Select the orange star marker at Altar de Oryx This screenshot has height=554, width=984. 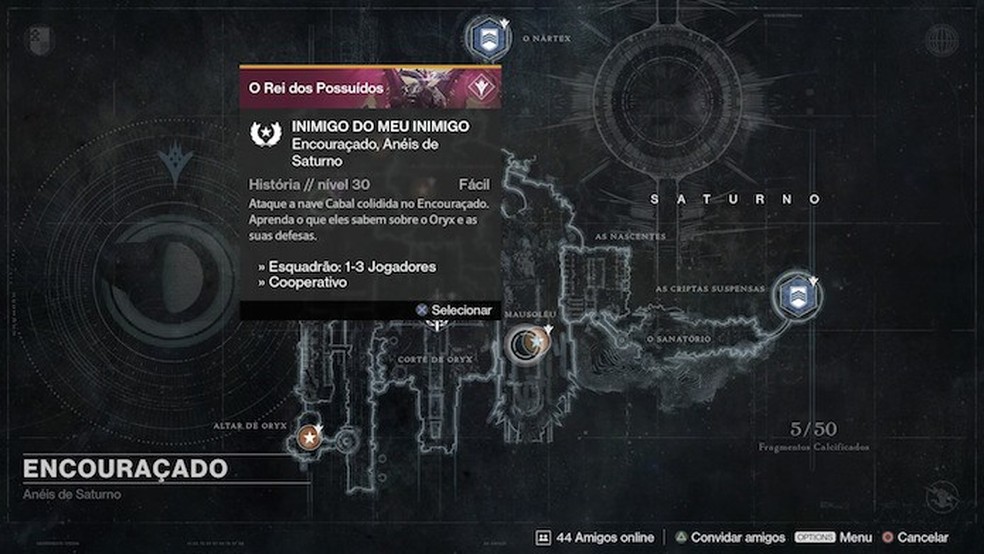[310, 438]
